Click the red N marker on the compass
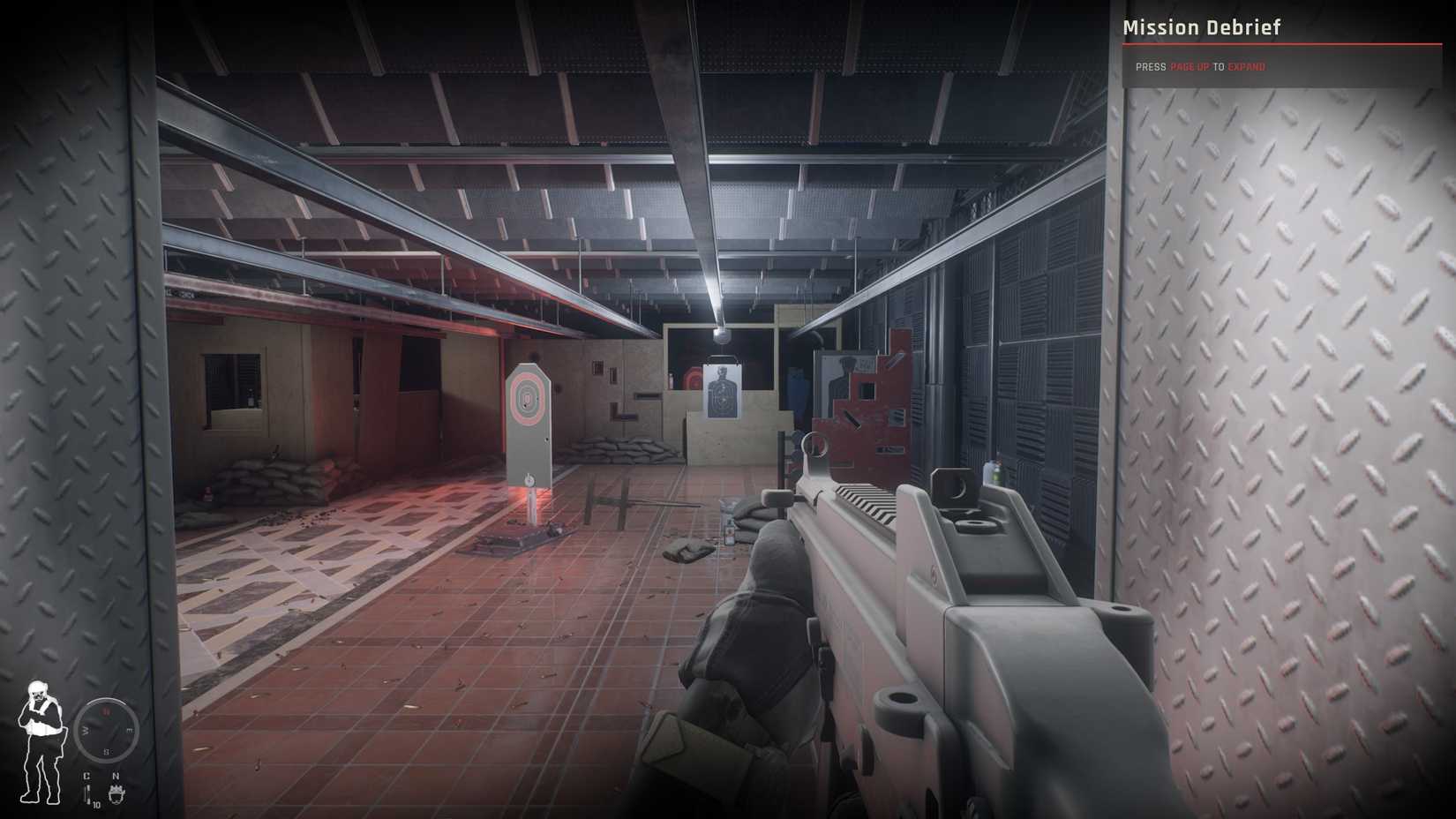This screenshot has height=819, width=1456. (106, 711)
